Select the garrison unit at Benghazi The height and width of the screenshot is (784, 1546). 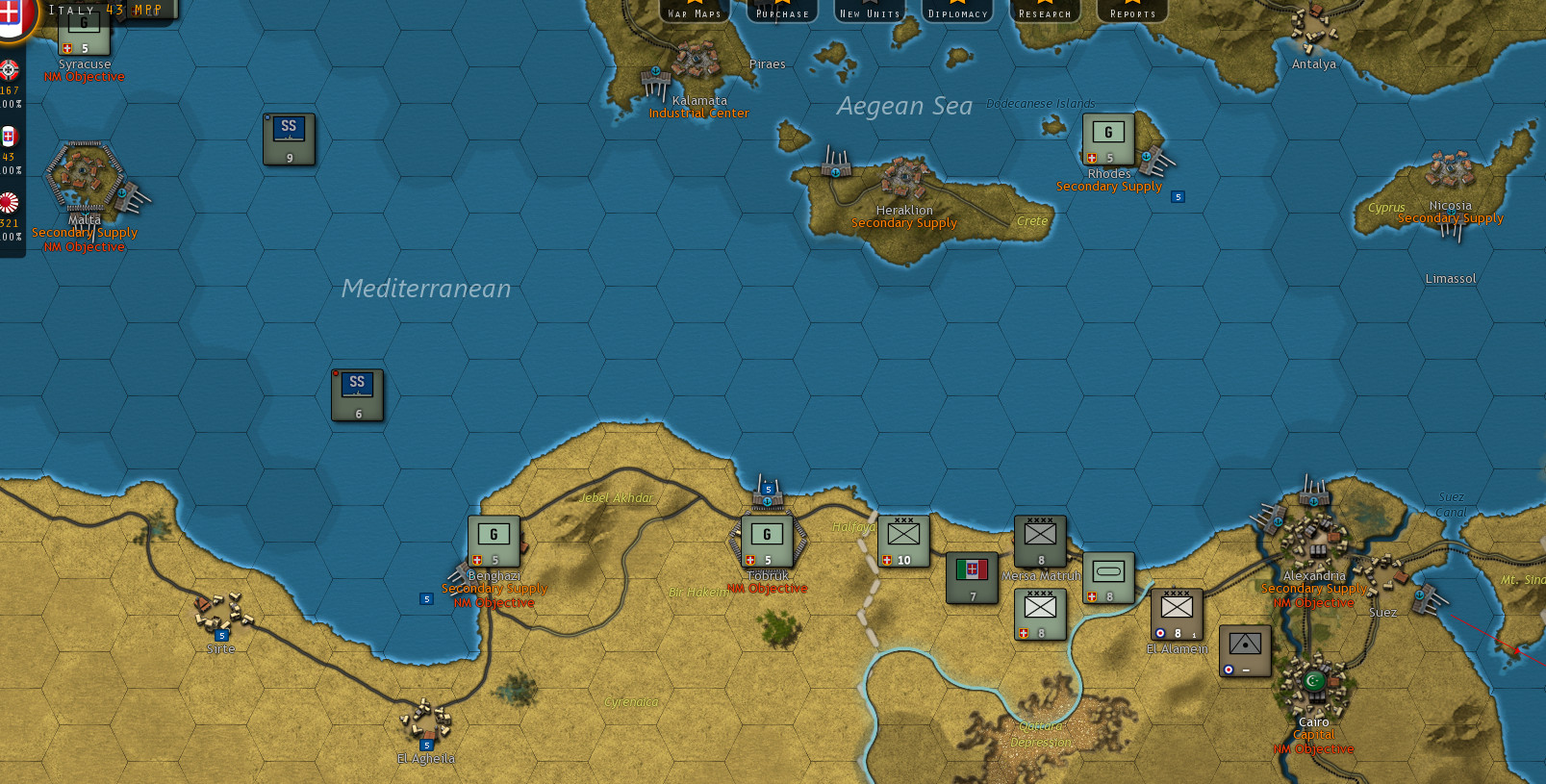click(494, 540)
